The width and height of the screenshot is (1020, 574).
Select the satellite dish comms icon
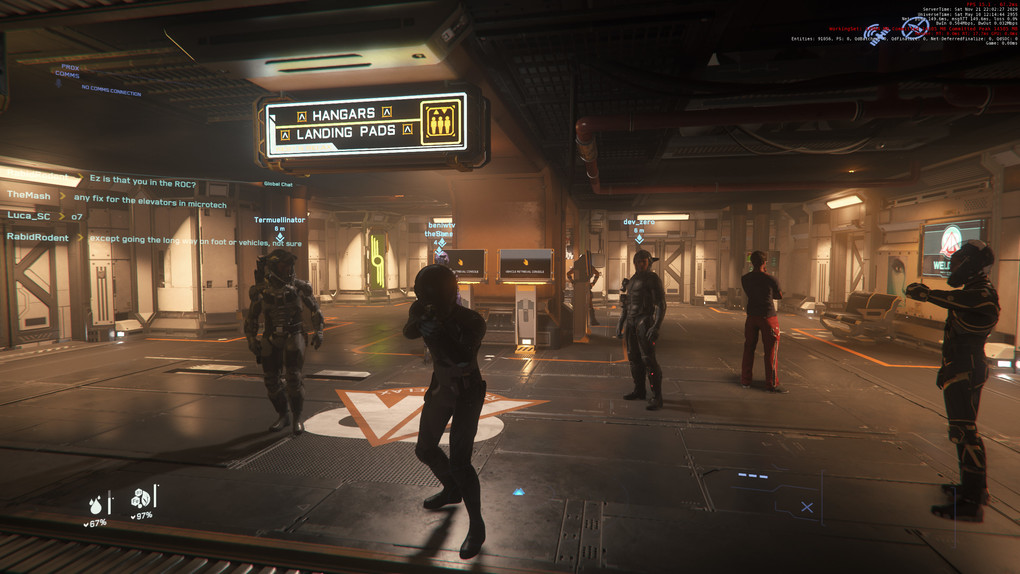click(876, 34)
